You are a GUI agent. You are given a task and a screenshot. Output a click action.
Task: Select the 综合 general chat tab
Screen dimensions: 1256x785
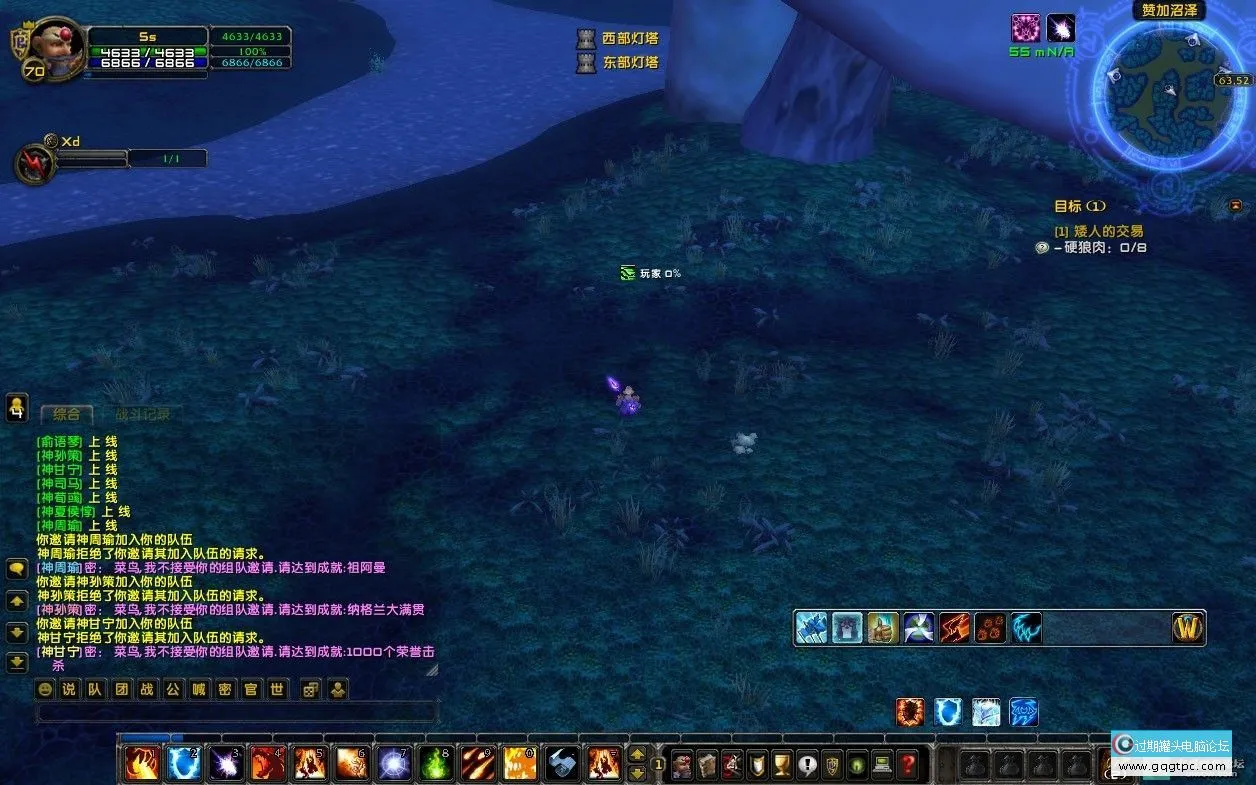click(x=66, y=414)
